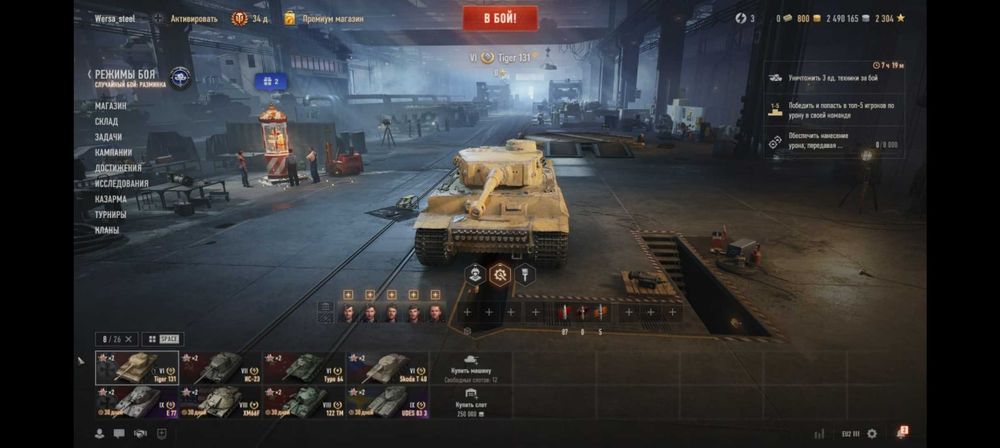
Task: Open the МАГАЗИН shop menu
Action: tap(111, 105)
